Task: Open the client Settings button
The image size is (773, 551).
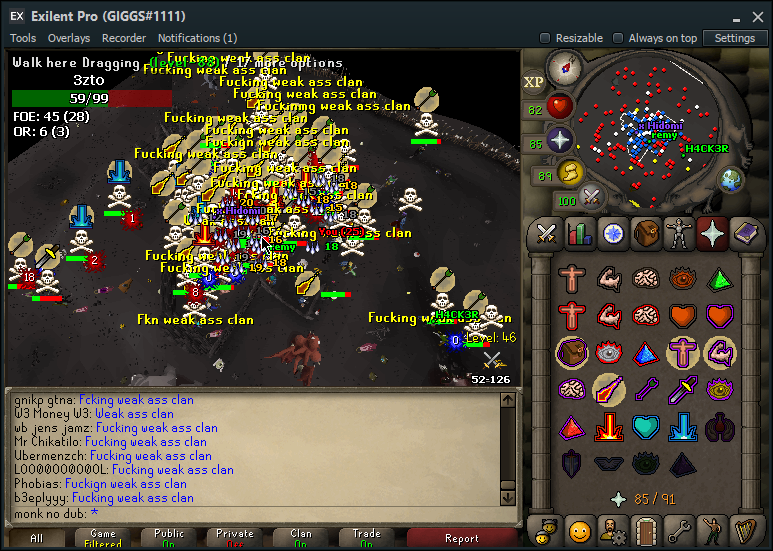Action: click(x=735, y=38)
